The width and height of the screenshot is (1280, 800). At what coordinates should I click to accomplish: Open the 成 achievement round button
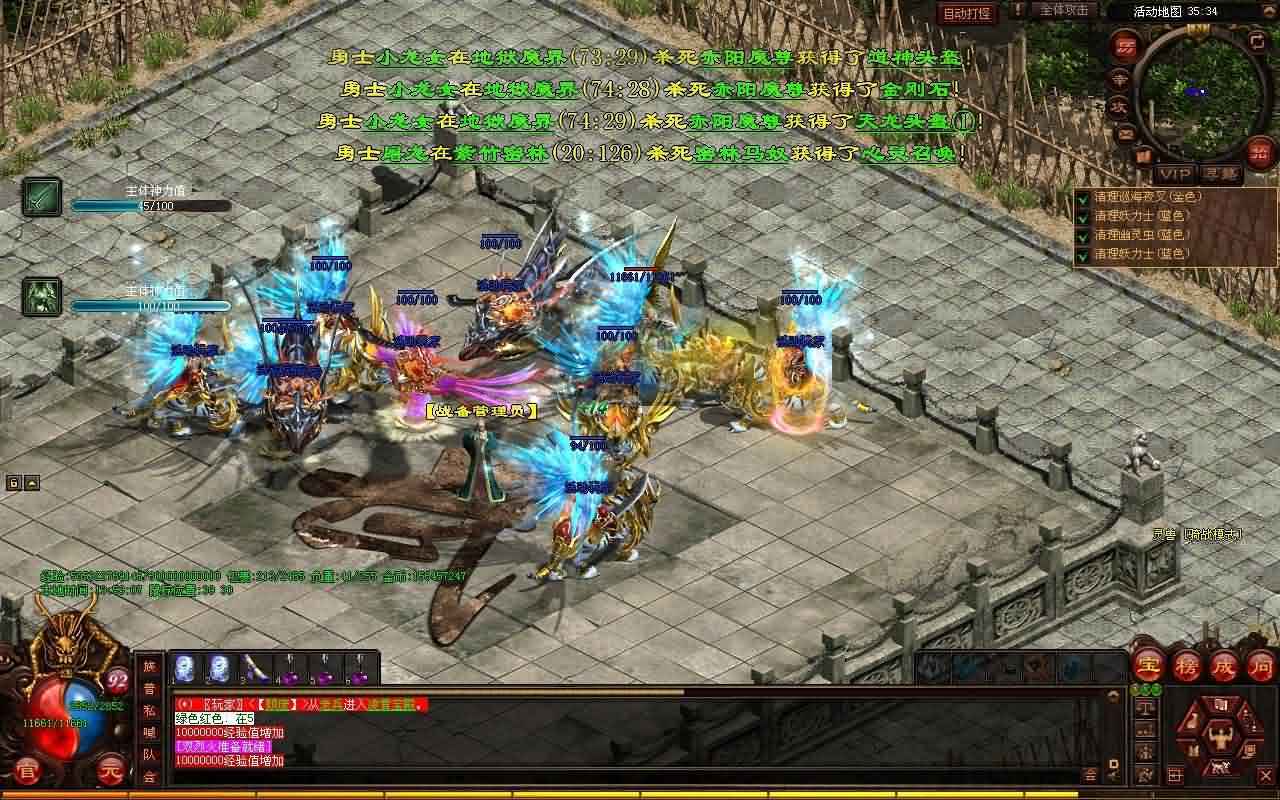[1224, 663]
